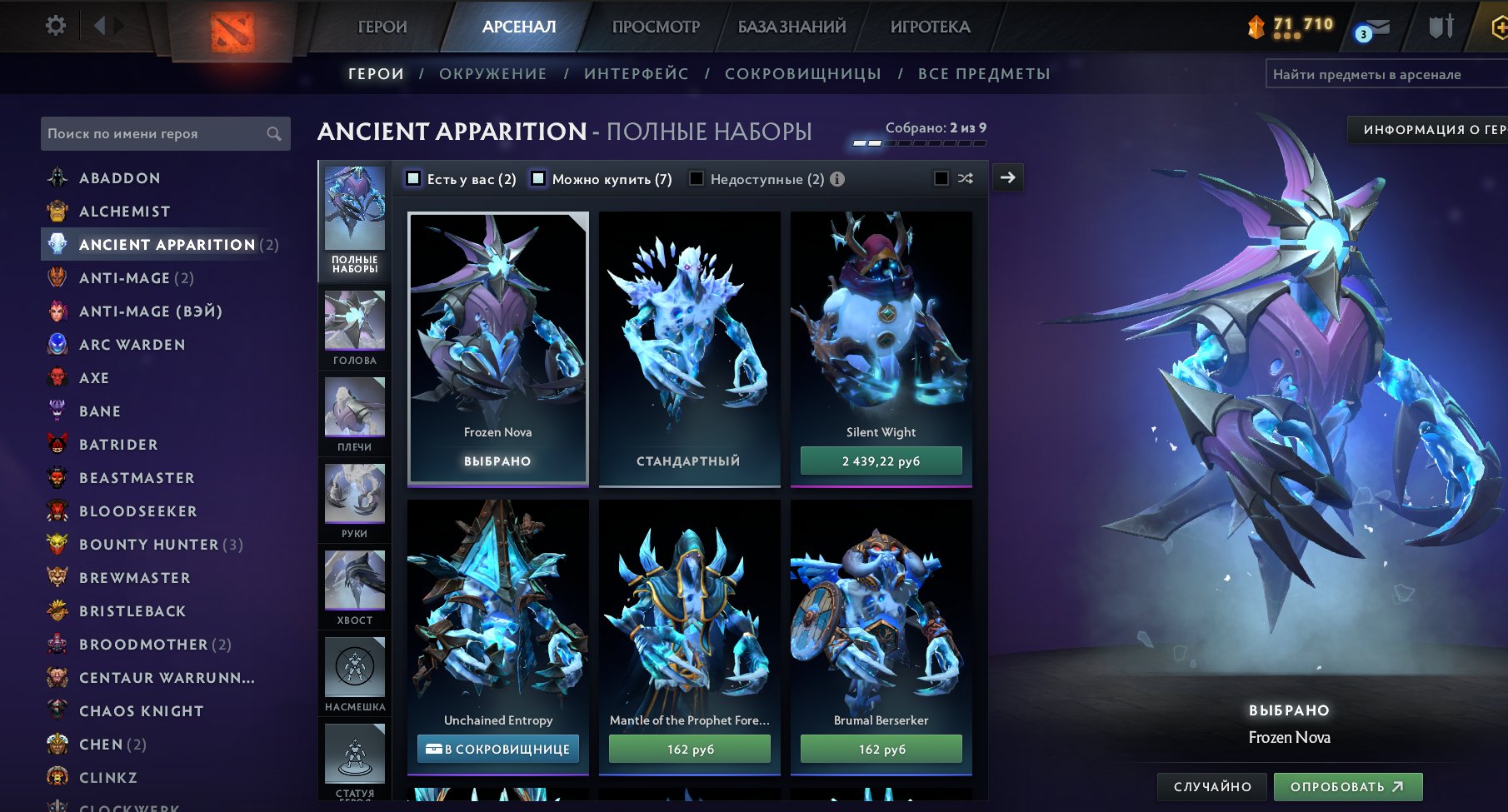1508x812 pixels.
Task: Switch to the ПРОСМОТР top tab
Action: [x=656, y=27]
